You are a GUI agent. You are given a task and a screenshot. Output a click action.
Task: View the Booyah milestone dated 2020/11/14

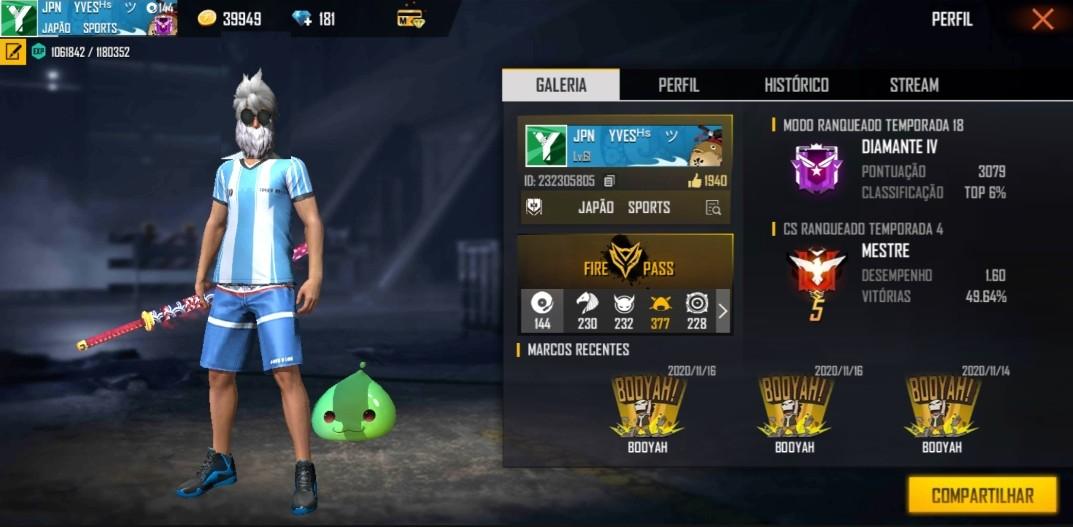(x=941, y=410)
